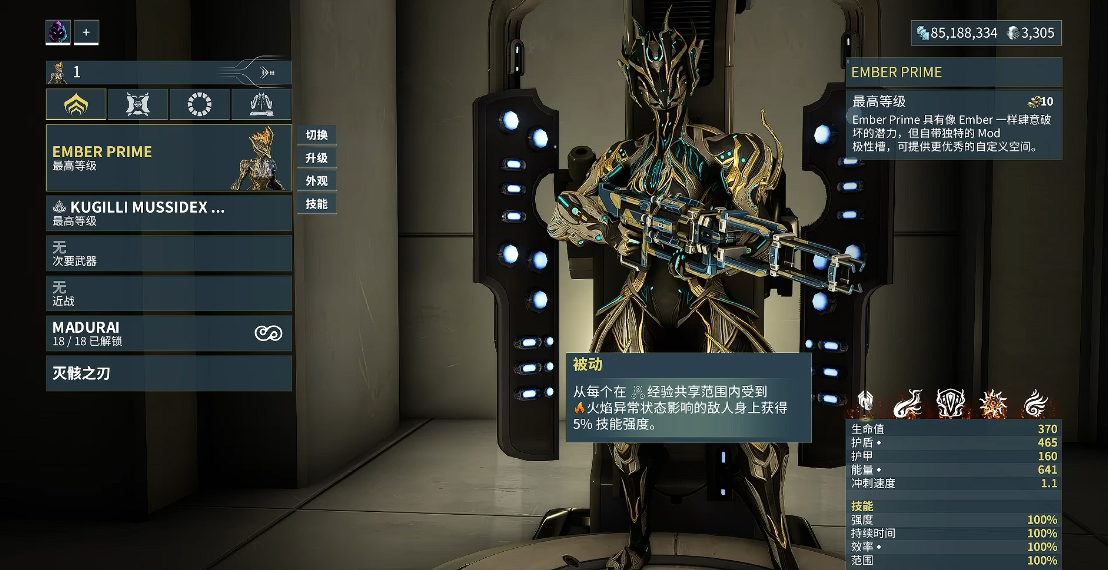Select the shield-shaped Immolation ability icon
This screenshot has height=570, width=1108.
tap(950, 403)
